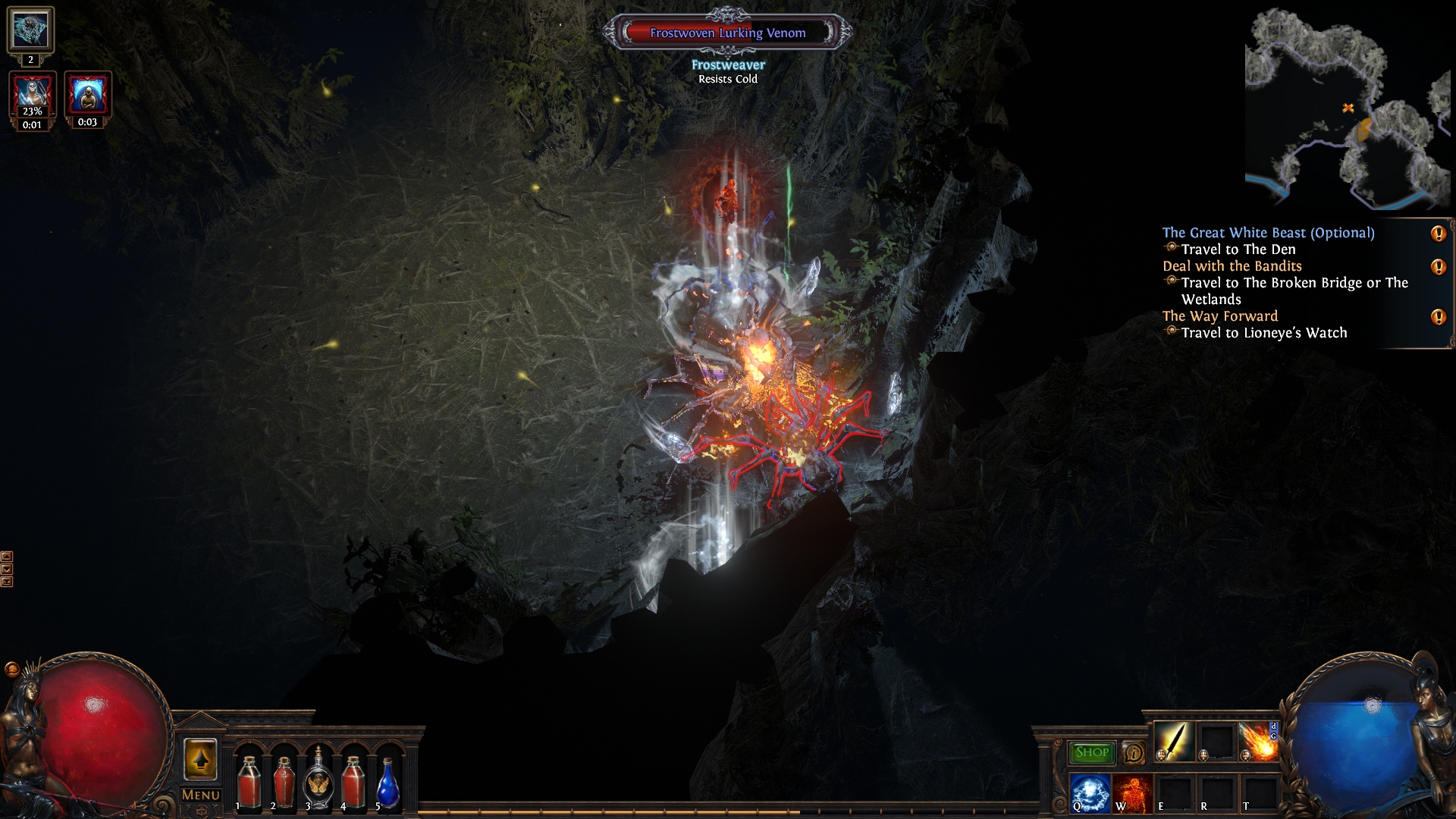Click the shocked debuff icon showing 23%
The width and height of the screenshot is (1456, 819).
pyautogui.click(x=33, y=95)
